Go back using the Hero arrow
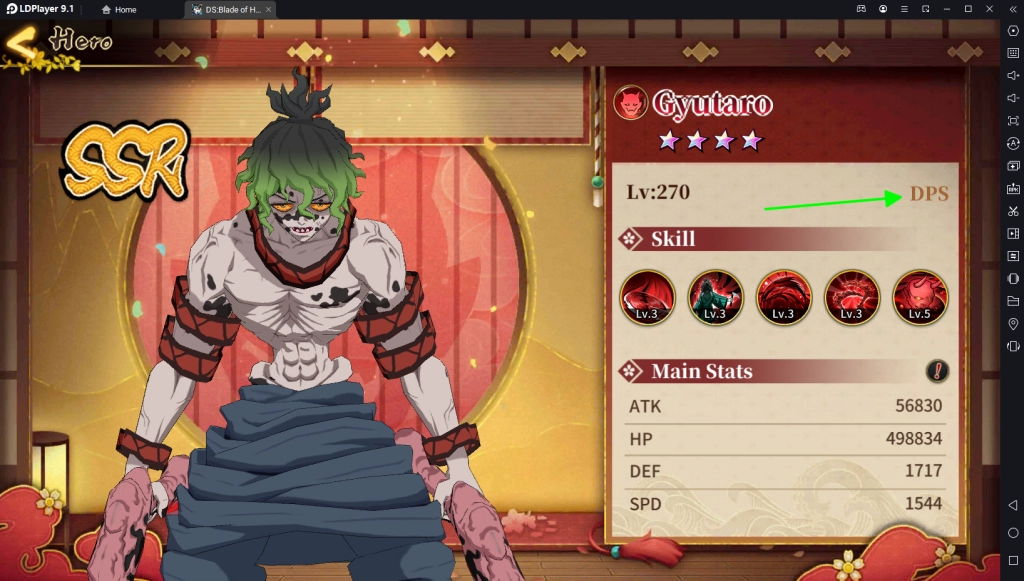Viewport: 1024px width, 581px height. click(22, 43)
